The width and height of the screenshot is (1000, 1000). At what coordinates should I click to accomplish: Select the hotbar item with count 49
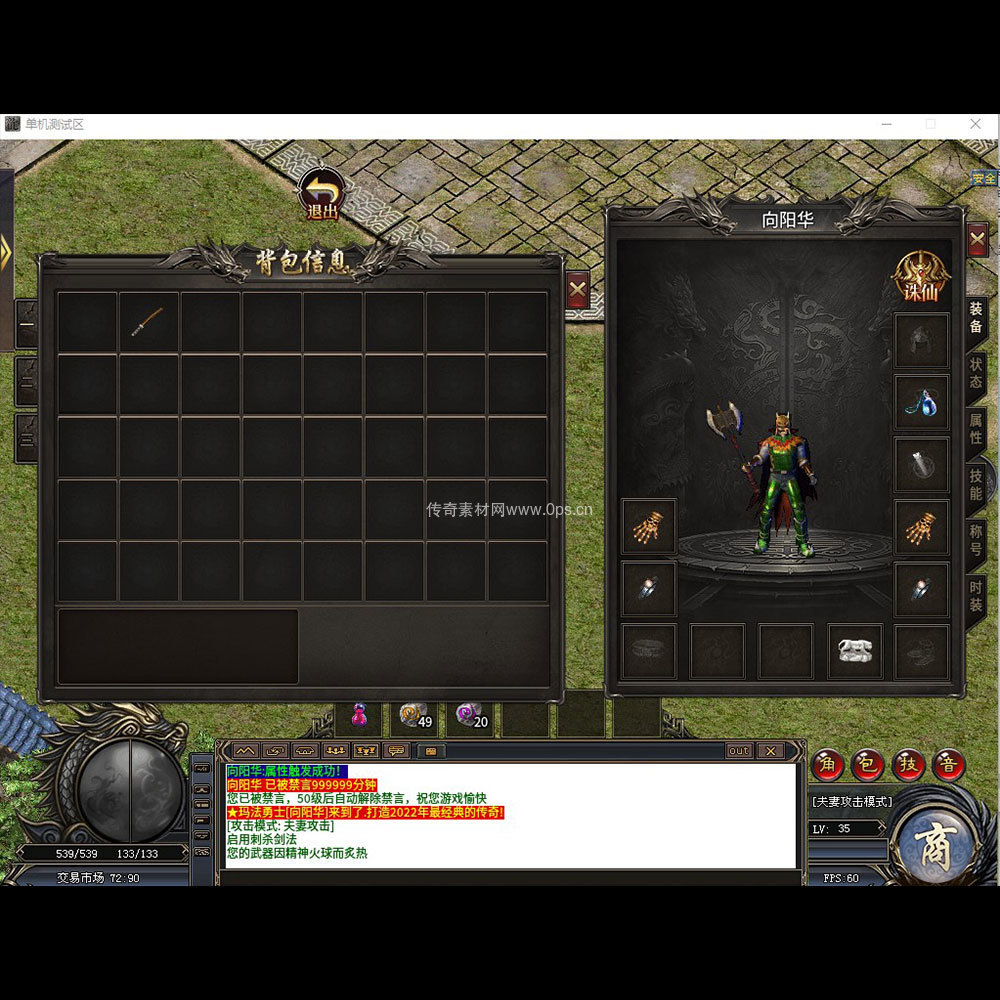click(414, 716)
